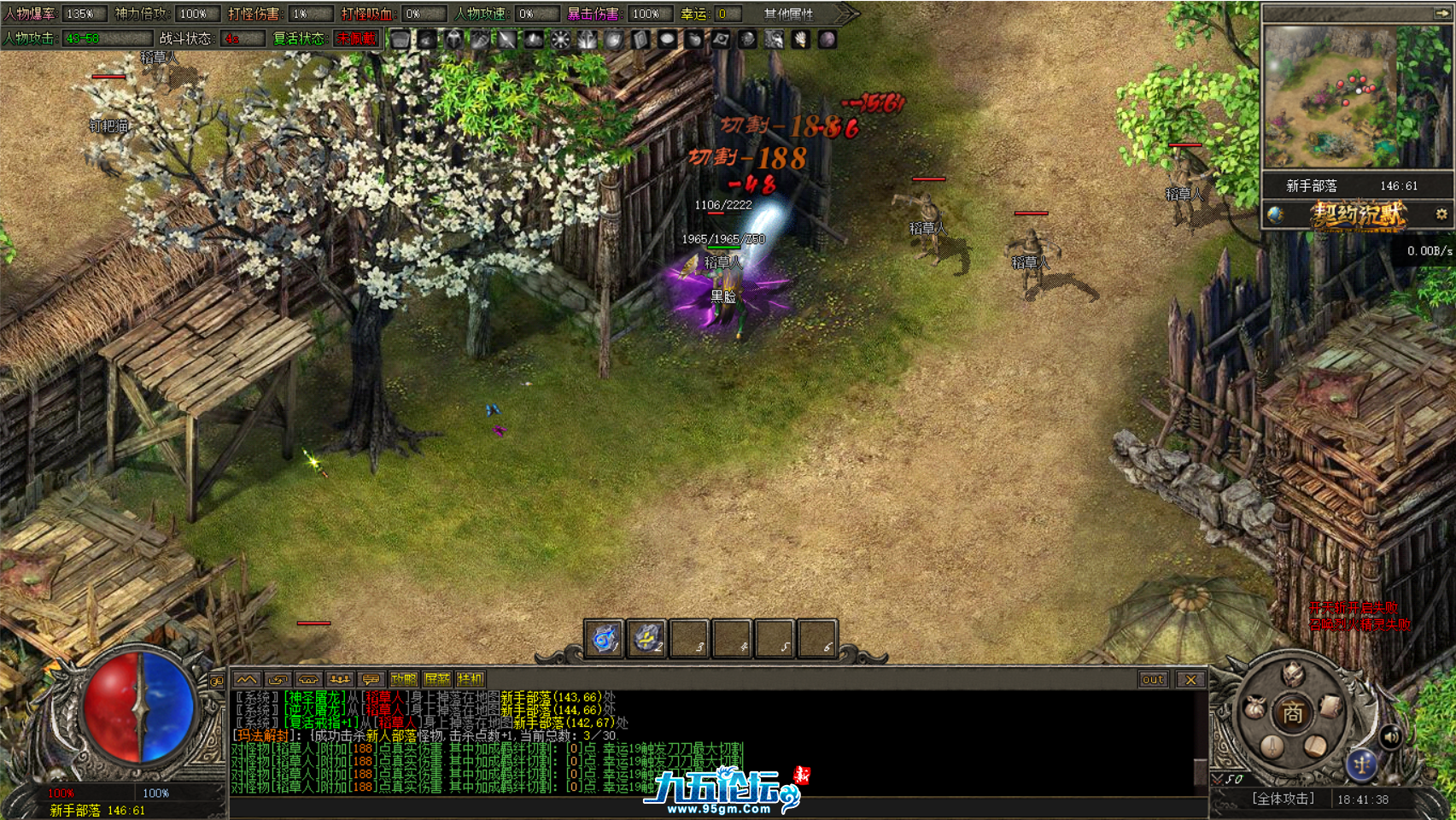Viewport: 1456px width, 820px height.
Task: Open the 攻略 strategy menu
Action: point(403,680)
